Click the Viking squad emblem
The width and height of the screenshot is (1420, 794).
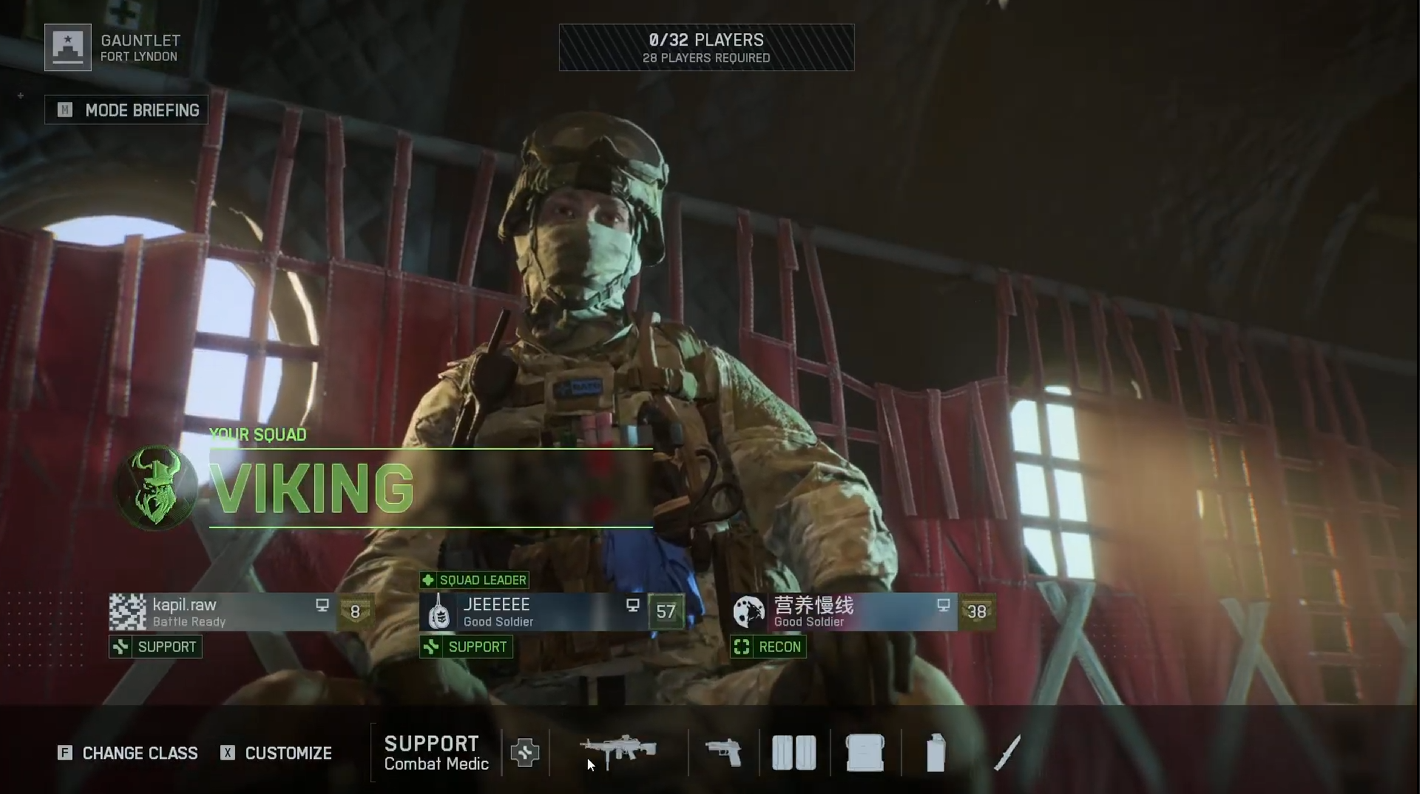tap(155, 488)
